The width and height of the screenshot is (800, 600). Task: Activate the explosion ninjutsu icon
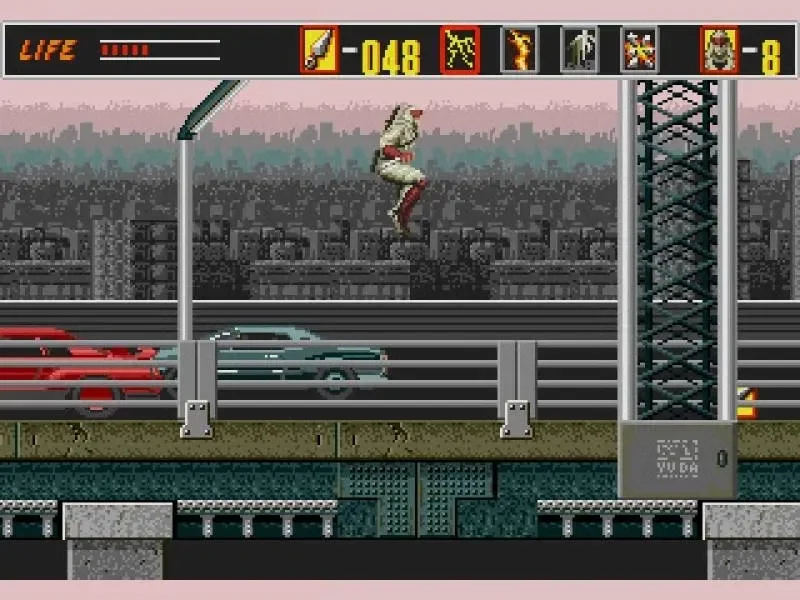point(639,51)
